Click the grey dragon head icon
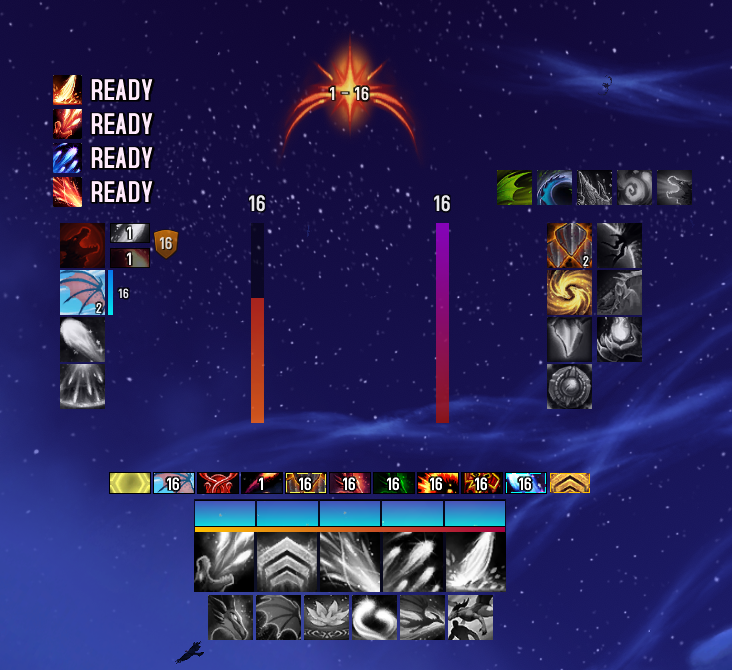Screen dimensions: 732x670 pyautogui.click(x=230, y=617)
